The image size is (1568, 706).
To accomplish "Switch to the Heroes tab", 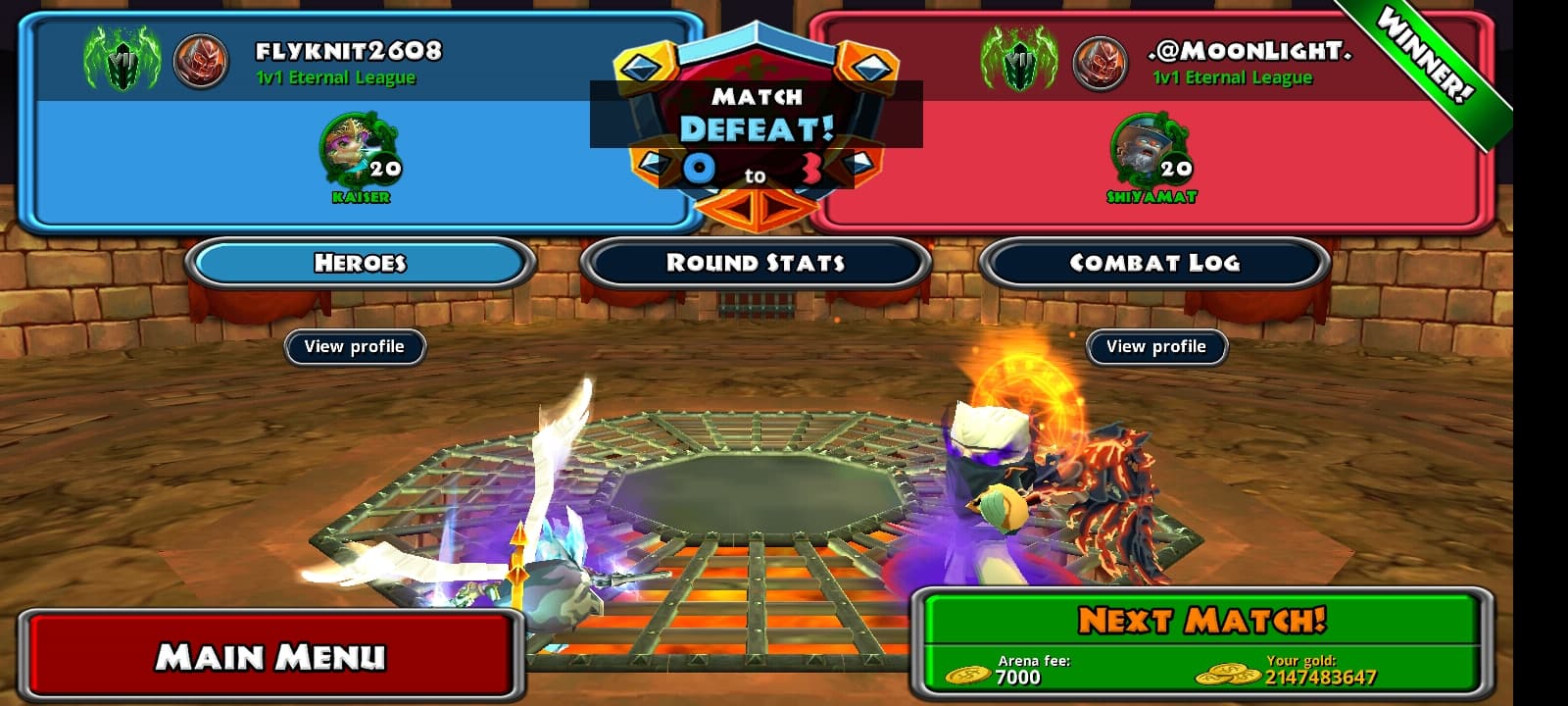I will pyautogui.click(x=360, y=263).
